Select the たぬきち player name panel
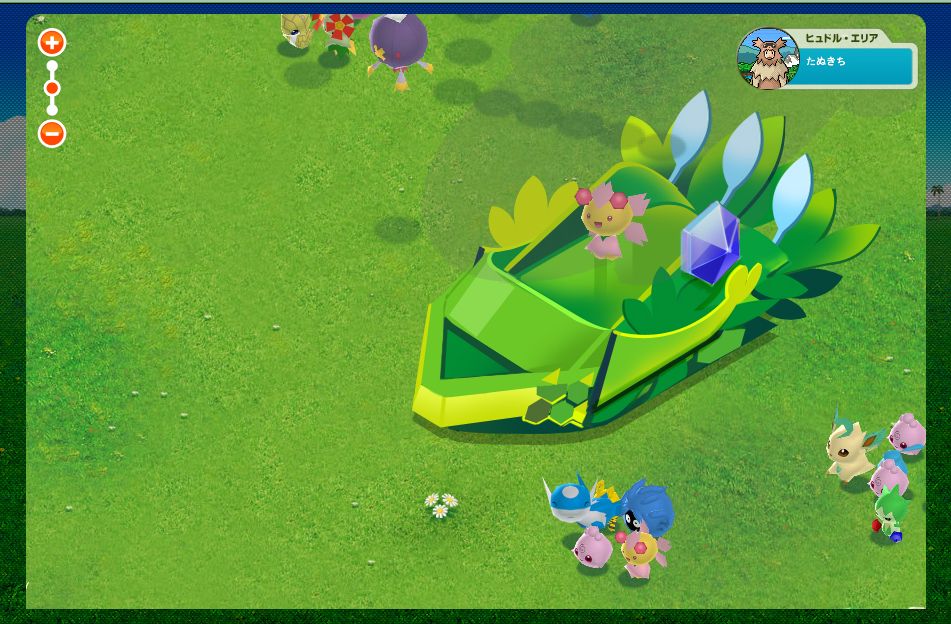Viewport: 951px width, 624px height. pos(858,65)
